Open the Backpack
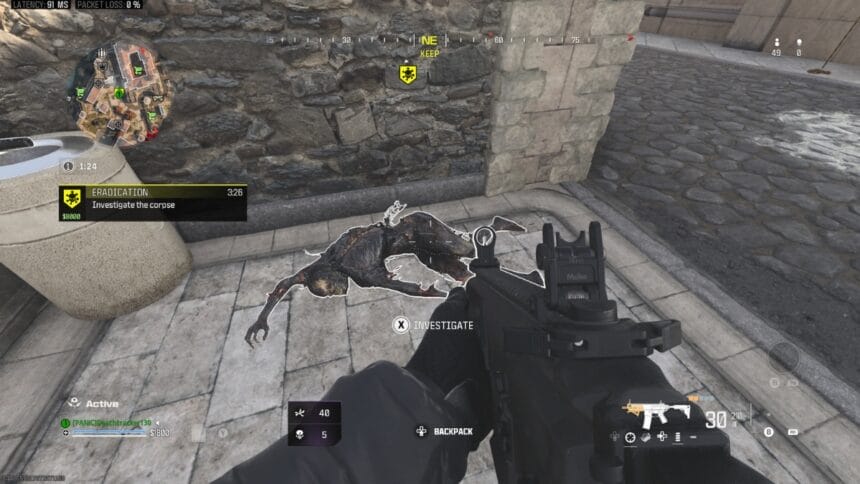This screenshot has width=860, height=484. click(x=446, y=431)
